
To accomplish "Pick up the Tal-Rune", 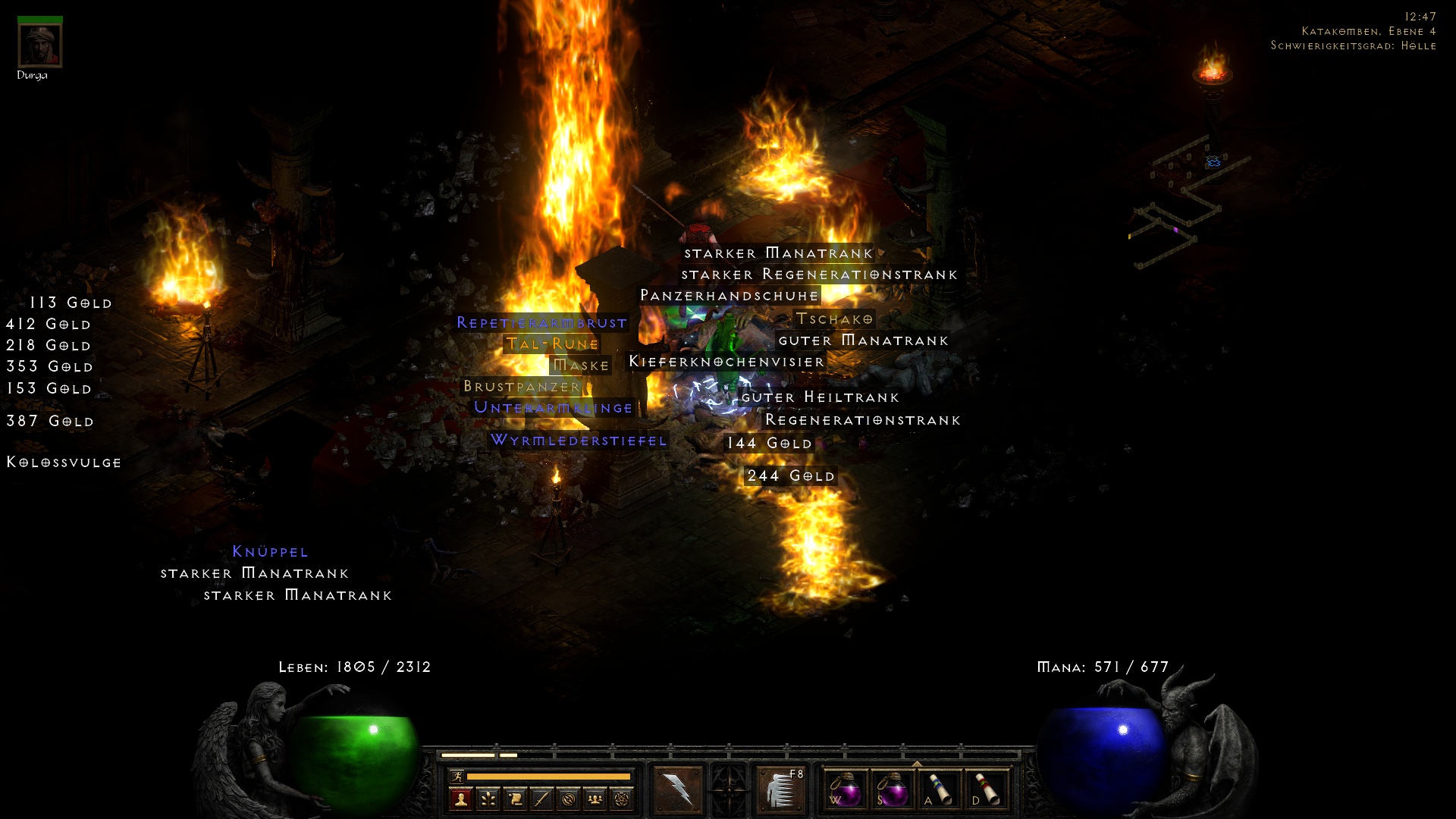I will (x=553, y=344).
